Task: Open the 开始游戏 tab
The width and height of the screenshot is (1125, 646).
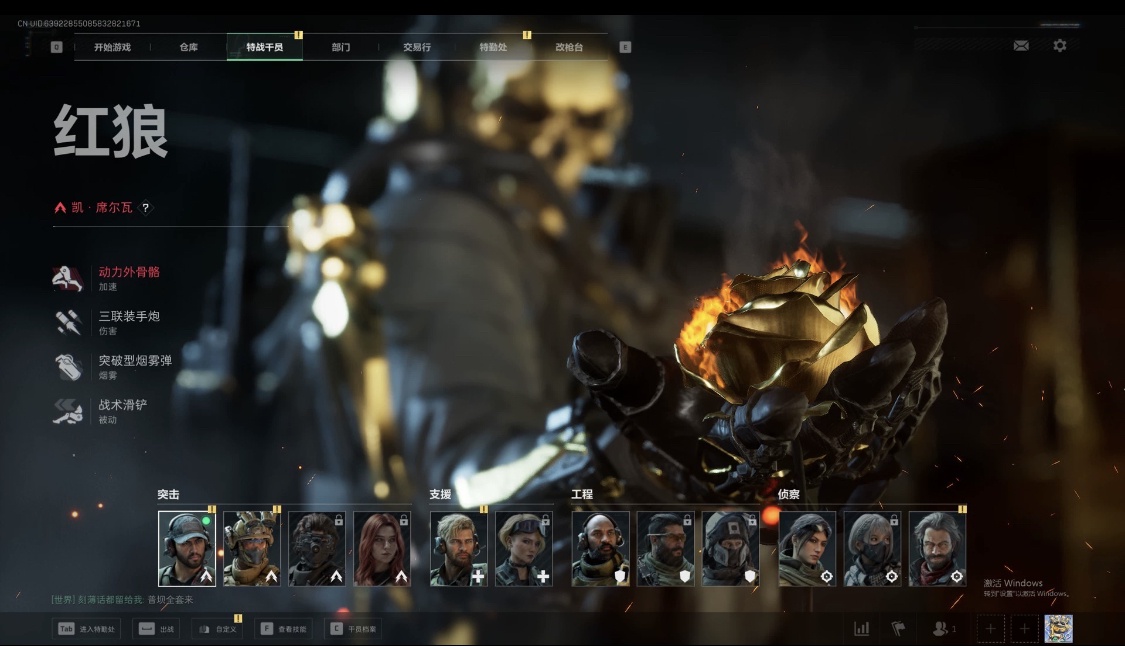Action: [x=112, y=47]
